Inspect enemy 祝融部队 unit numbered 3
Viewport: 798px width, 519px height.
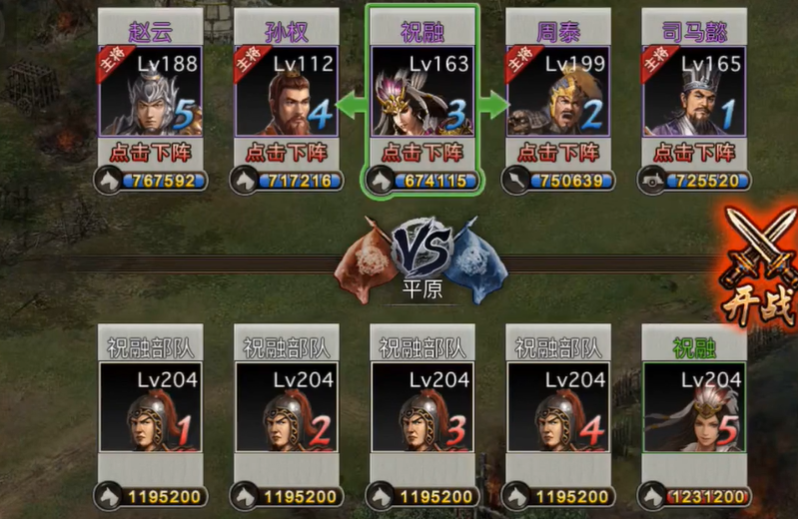(421, 407)
